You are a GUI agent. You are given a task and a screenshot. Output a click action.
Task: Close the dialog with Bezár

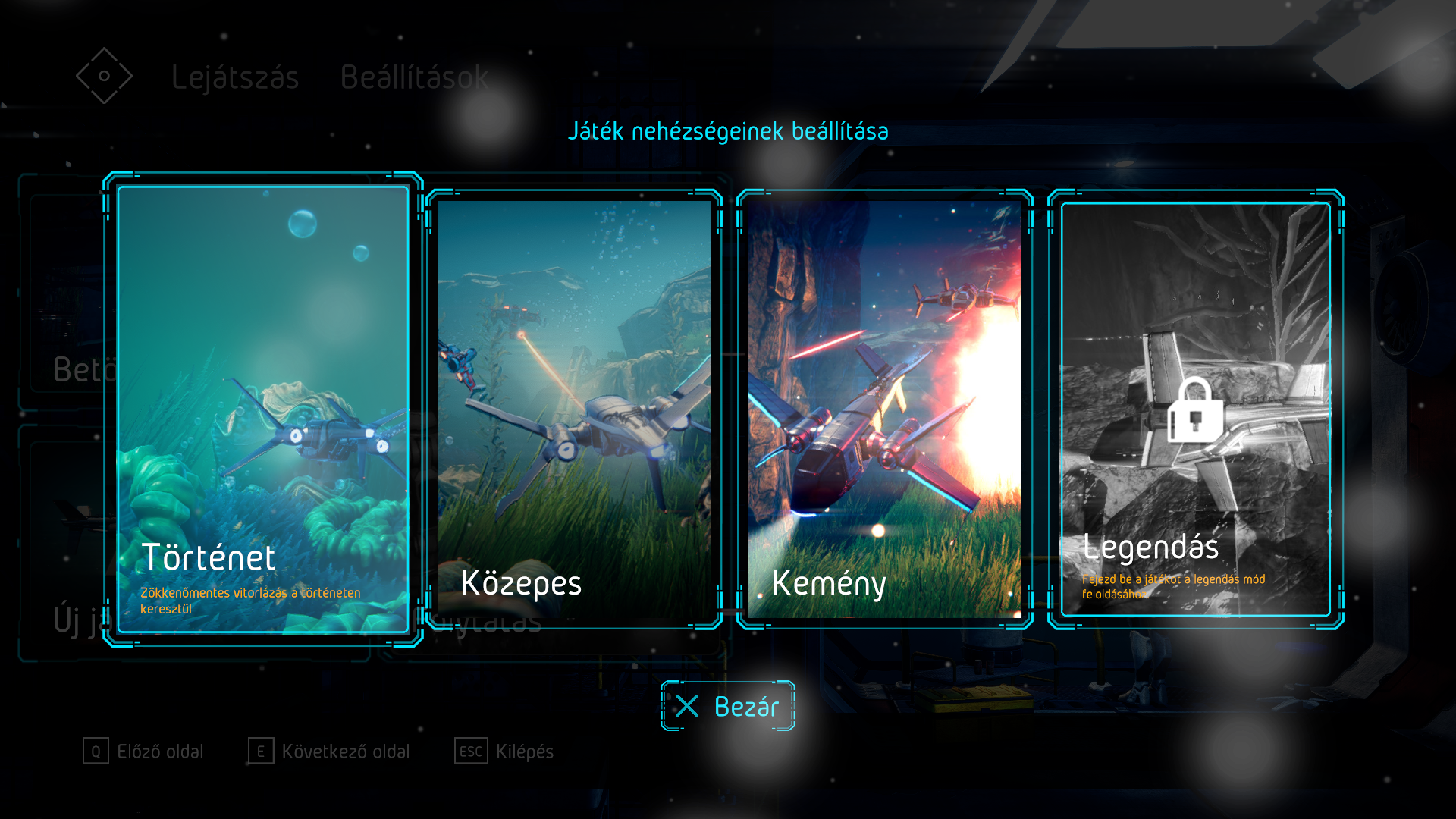[728, 706]
